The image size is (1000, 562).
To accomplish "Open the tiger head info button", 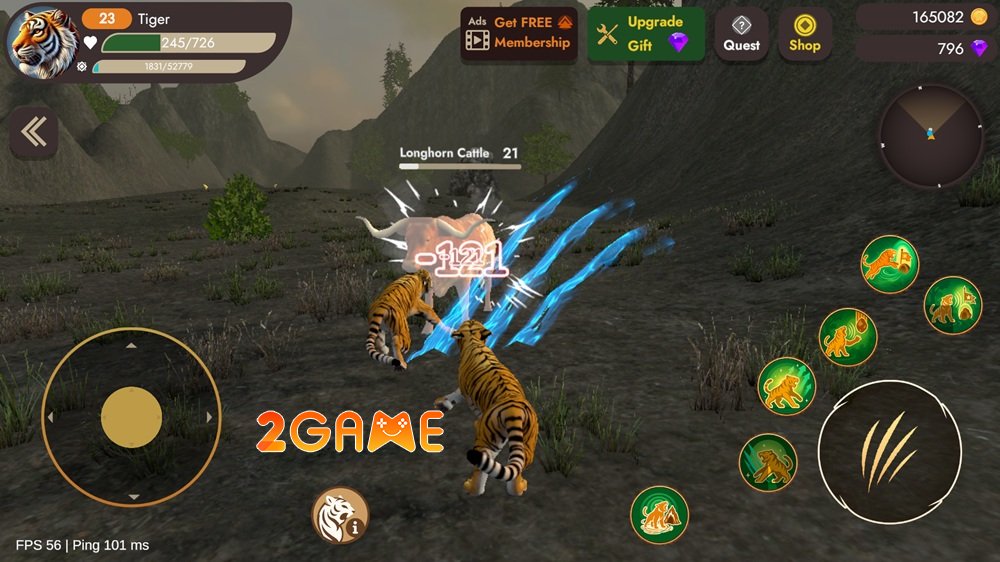I will click(x=340, y=515).
